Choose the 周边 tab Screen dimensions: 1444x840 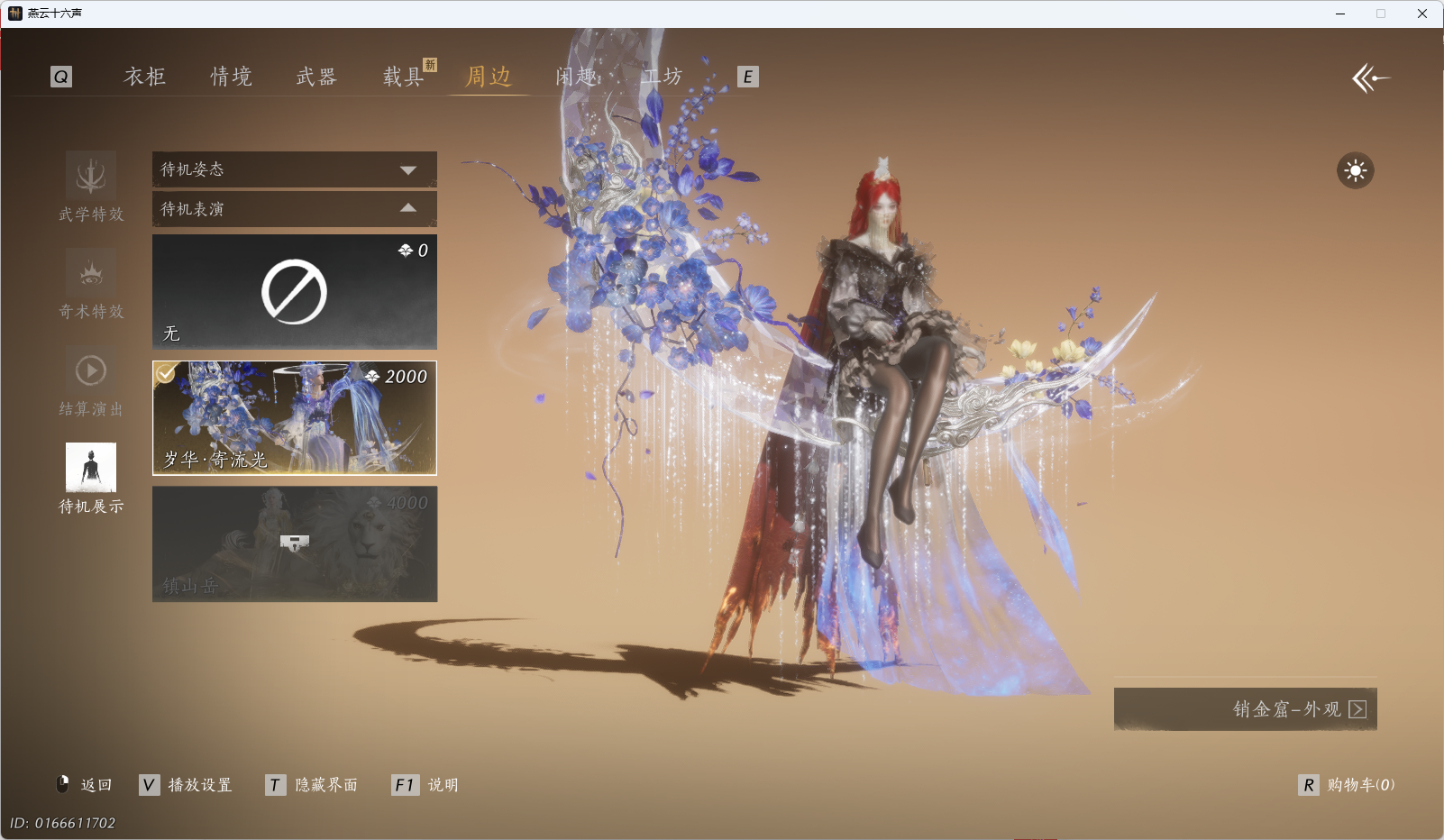pyautogui.click(x=488, y=77)
